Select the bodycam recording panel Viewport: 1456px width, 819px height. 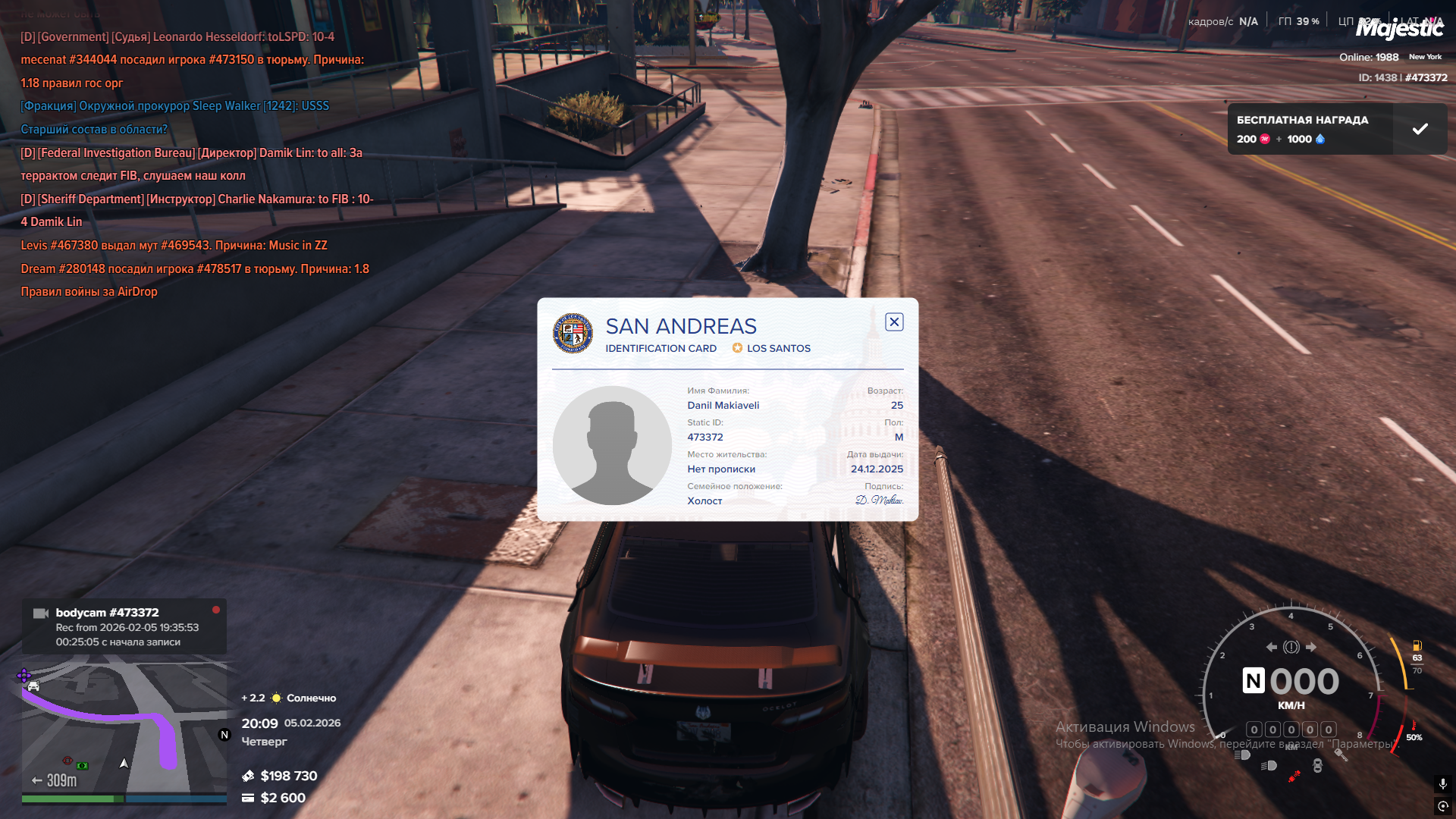tap(124, 626)
